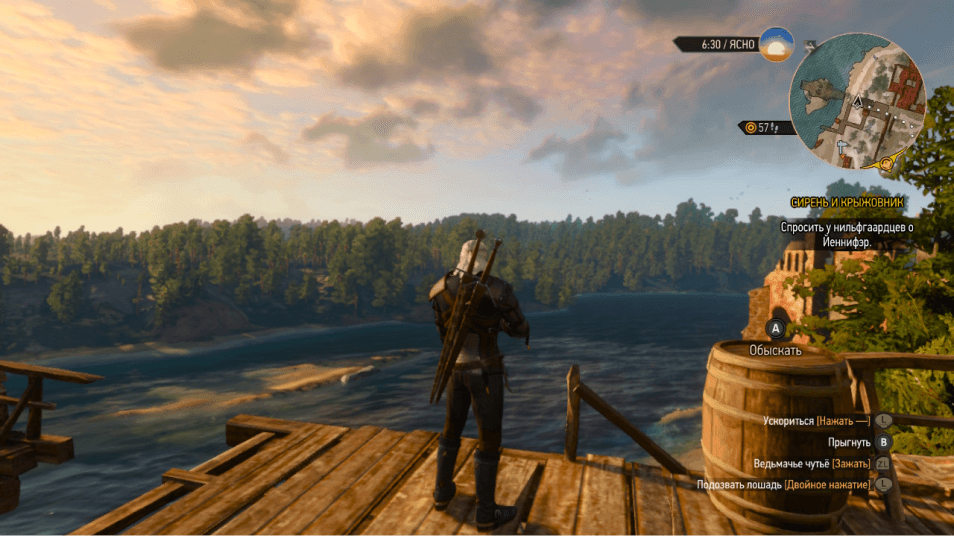Click the sunrise weather icon
The width and height of the screenshot is (954, 536).
click(x=776, y=45)
